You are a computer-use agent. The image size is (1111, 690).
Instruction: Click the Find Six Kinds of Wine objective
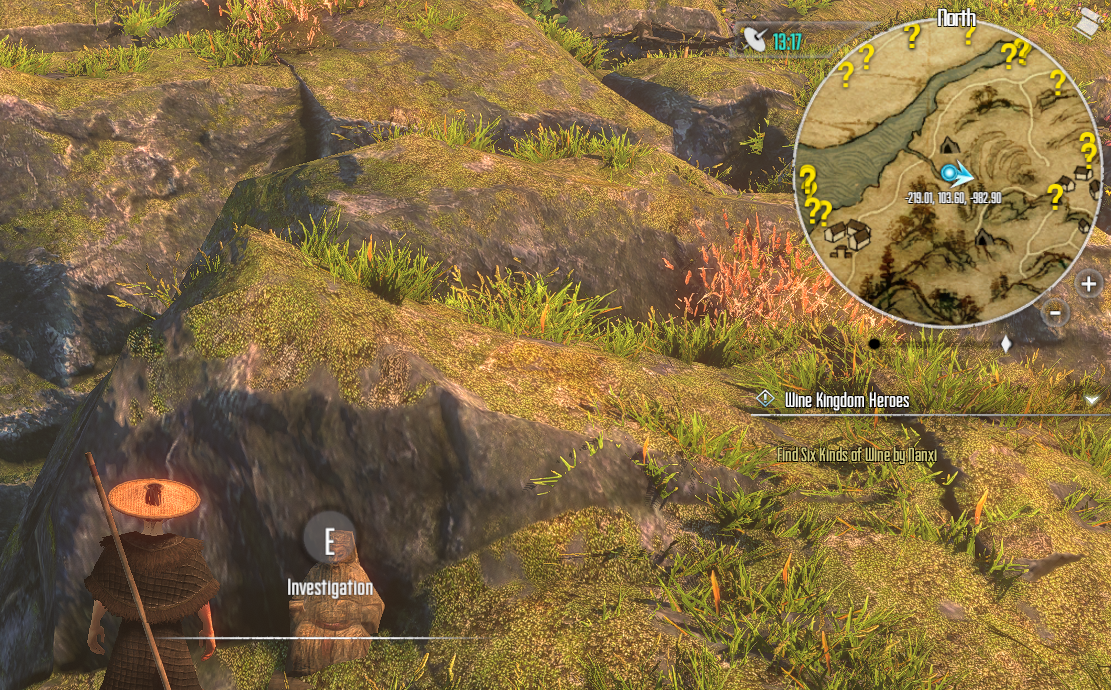[x=855, y=455]
